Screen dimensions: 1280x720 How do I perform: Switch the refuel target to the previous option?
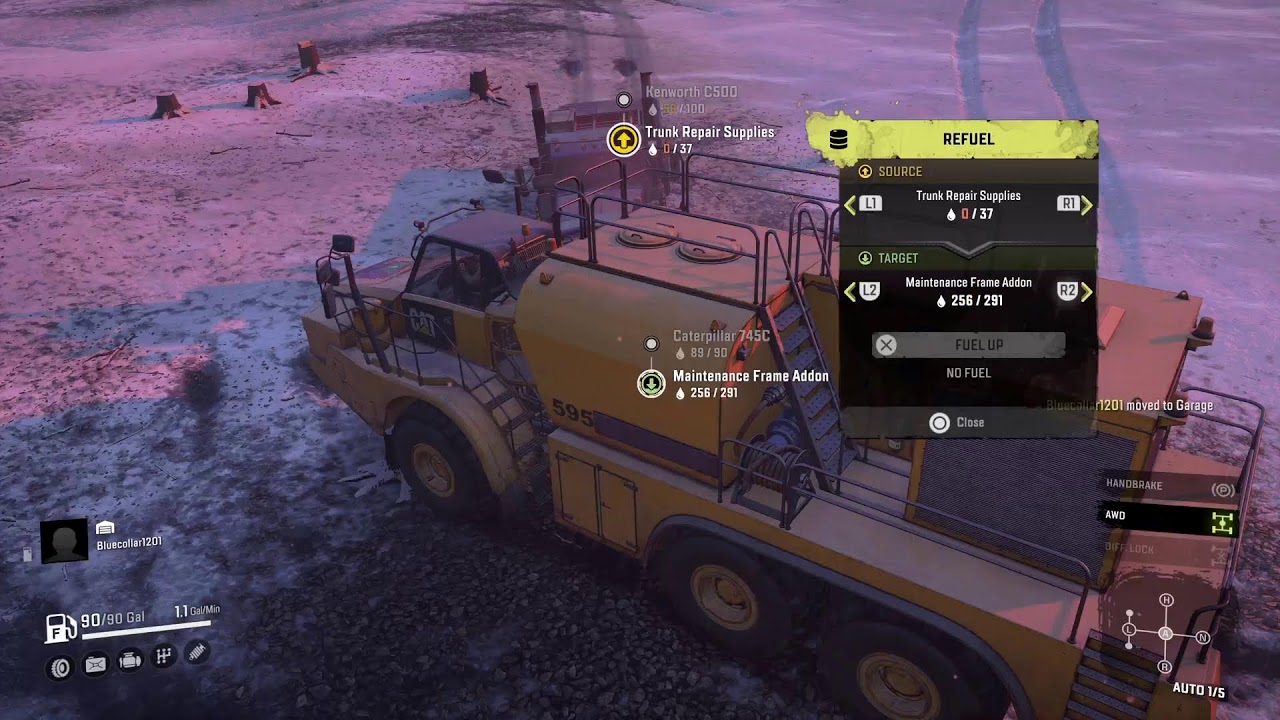tap(862, 291)
